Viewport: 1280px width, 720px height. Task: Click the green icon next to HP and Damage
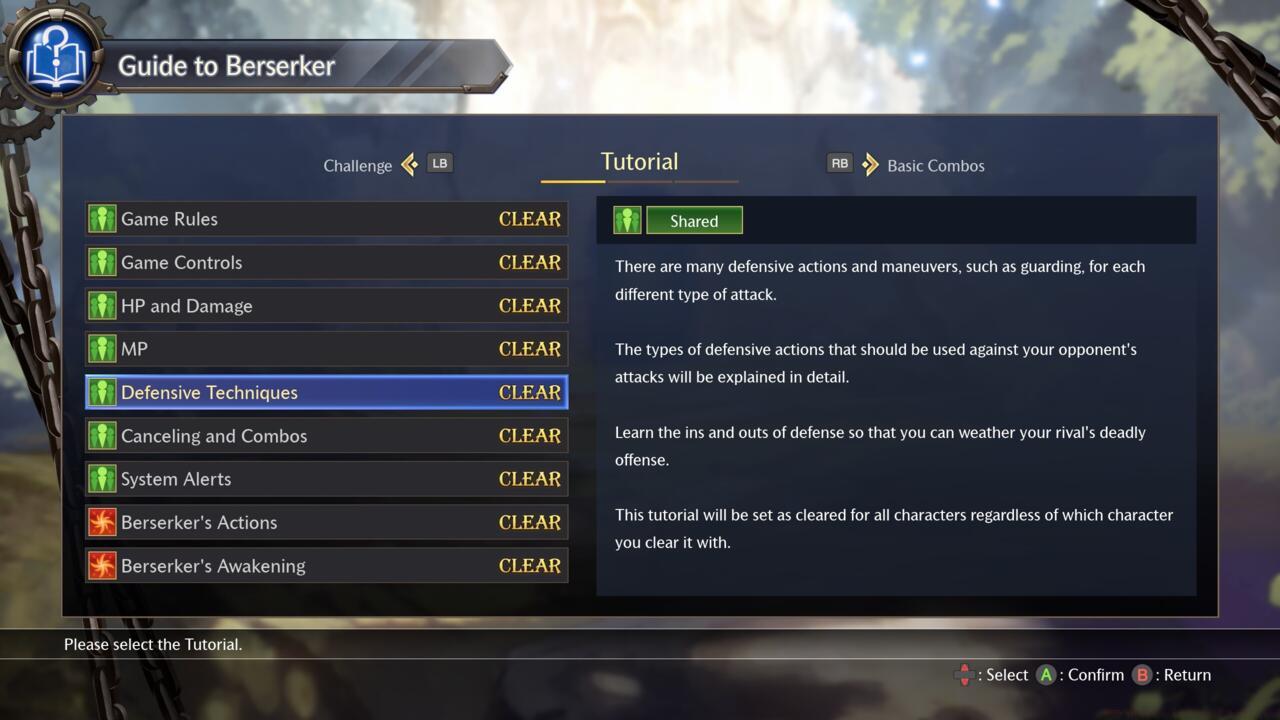click(x=101, y=305)
